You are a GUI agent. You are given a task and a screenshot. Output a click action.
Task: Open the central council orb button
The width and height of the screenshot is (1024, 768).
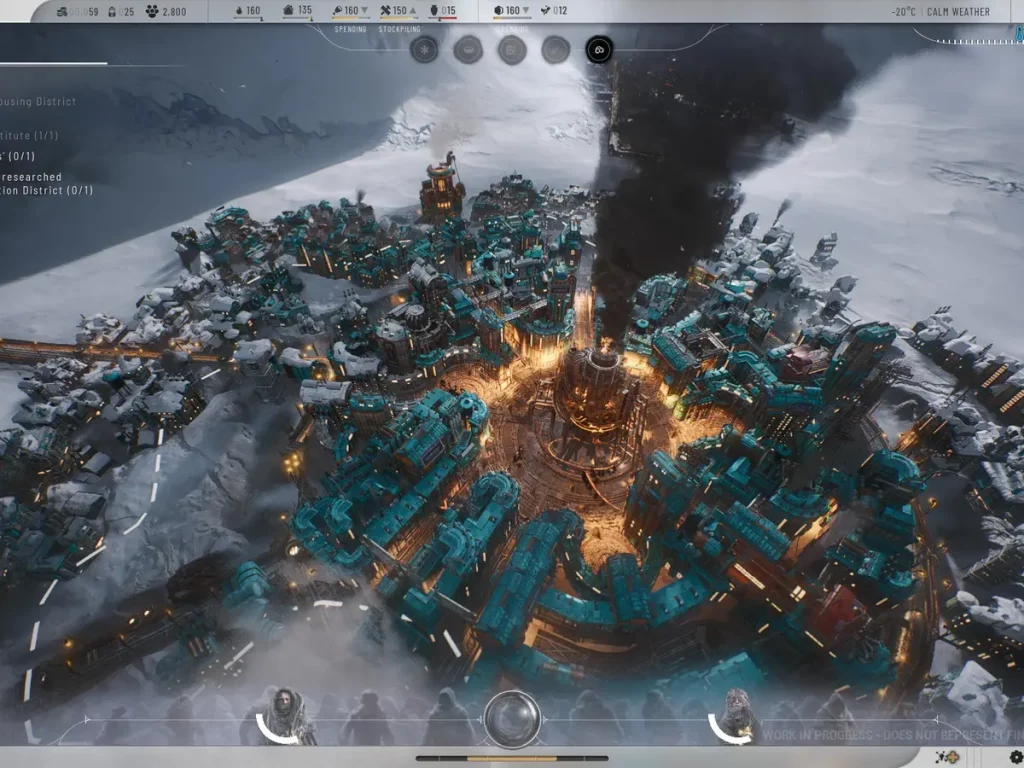512,719
